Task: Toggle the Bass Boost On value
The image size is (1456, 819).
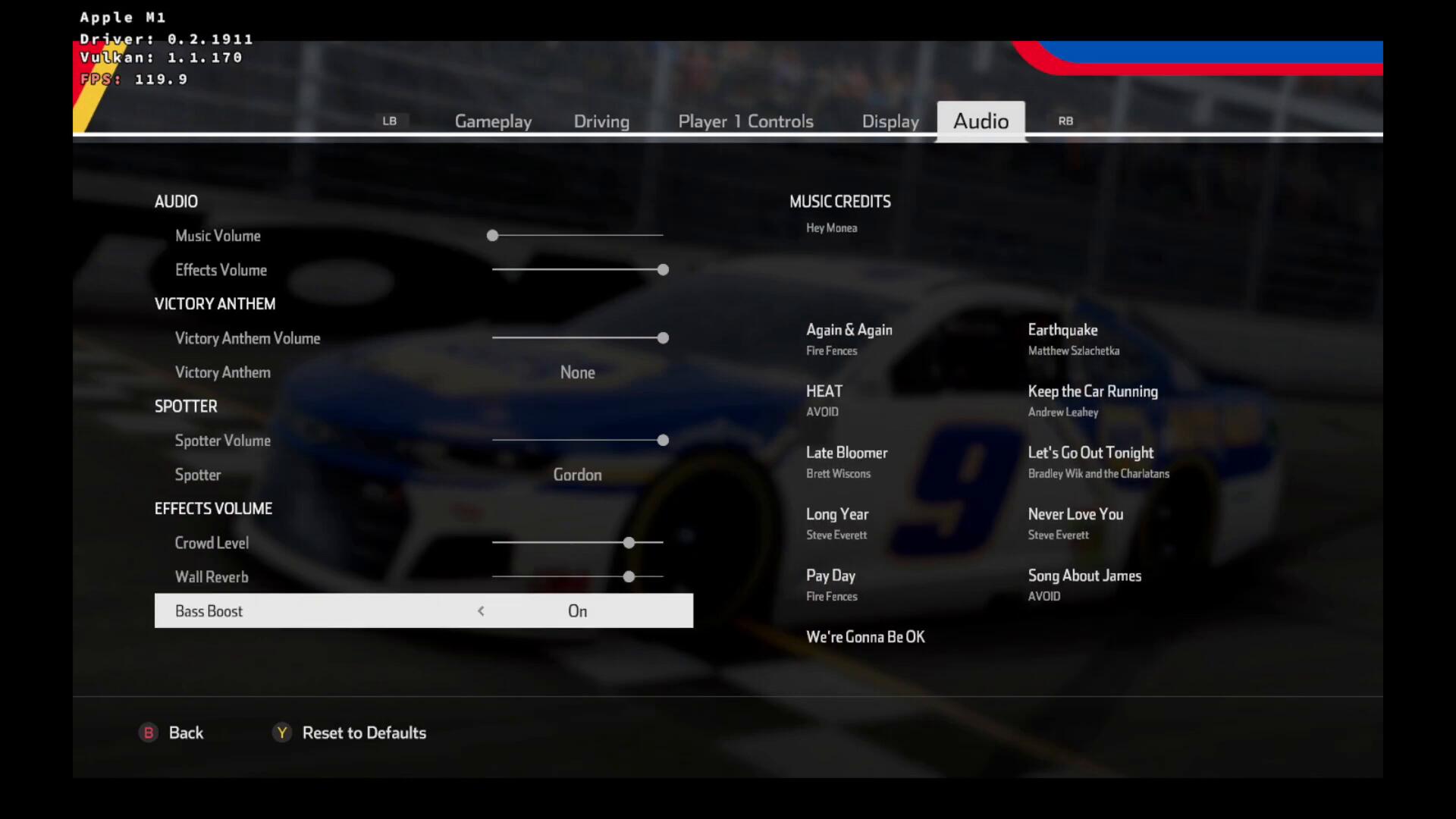Action: (x=577, y=611)
